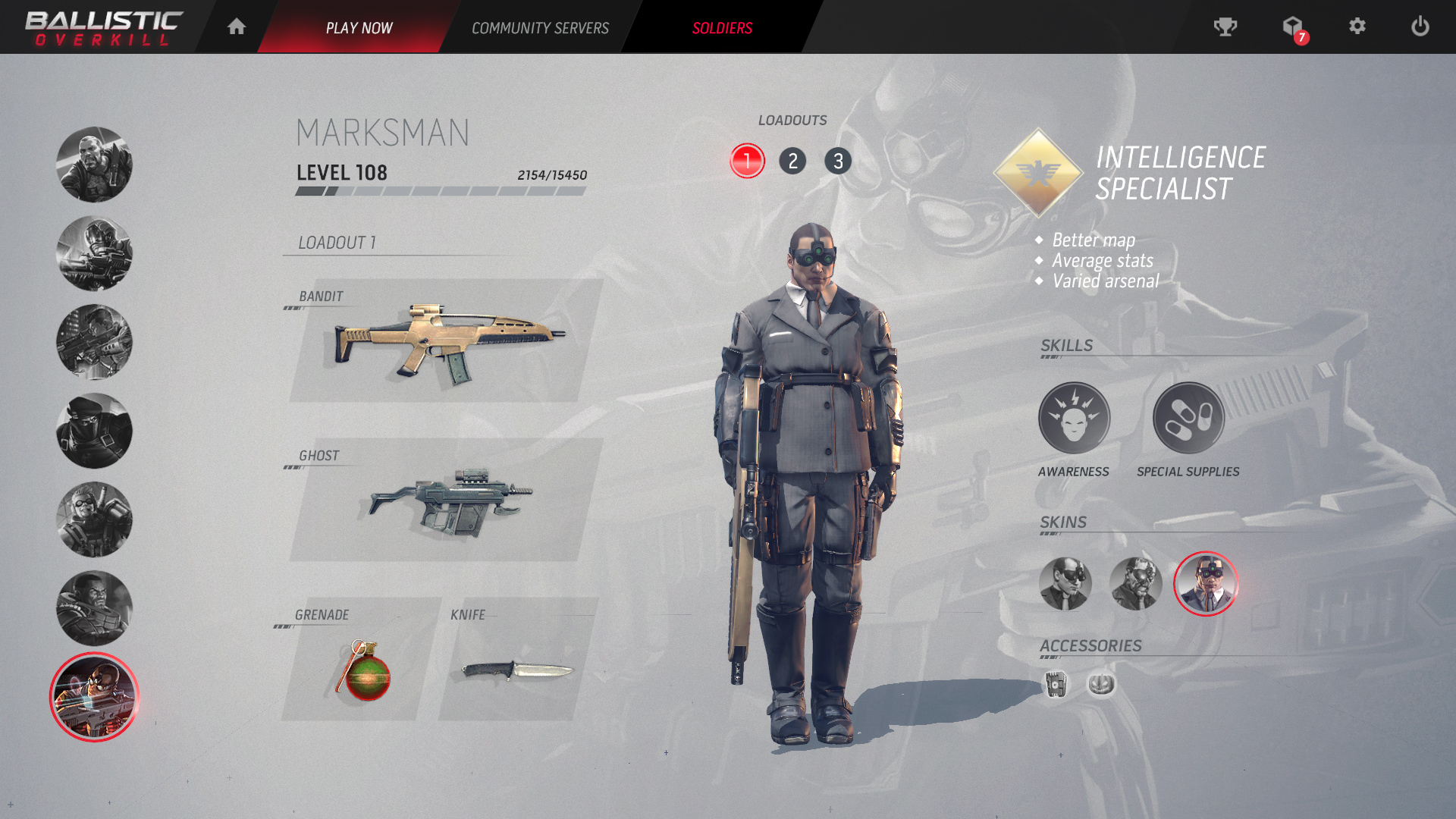Choose loadout number 3
Image resolution: width=1456 pixels, height=819 pixels.
point(838,161)
